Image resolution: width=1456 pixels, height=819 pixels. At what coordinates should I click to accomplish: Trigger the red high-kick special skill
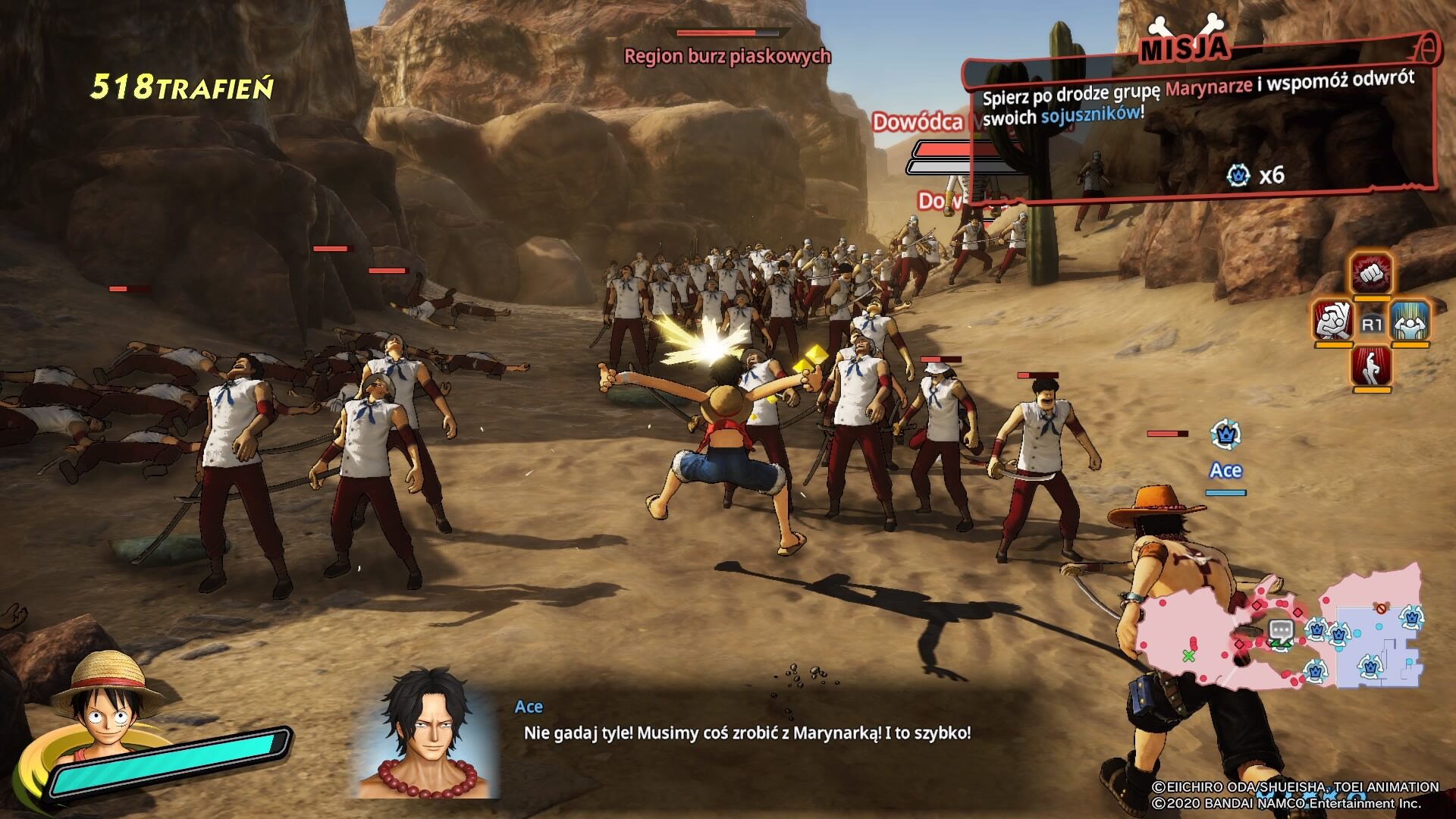(1371, 367)
